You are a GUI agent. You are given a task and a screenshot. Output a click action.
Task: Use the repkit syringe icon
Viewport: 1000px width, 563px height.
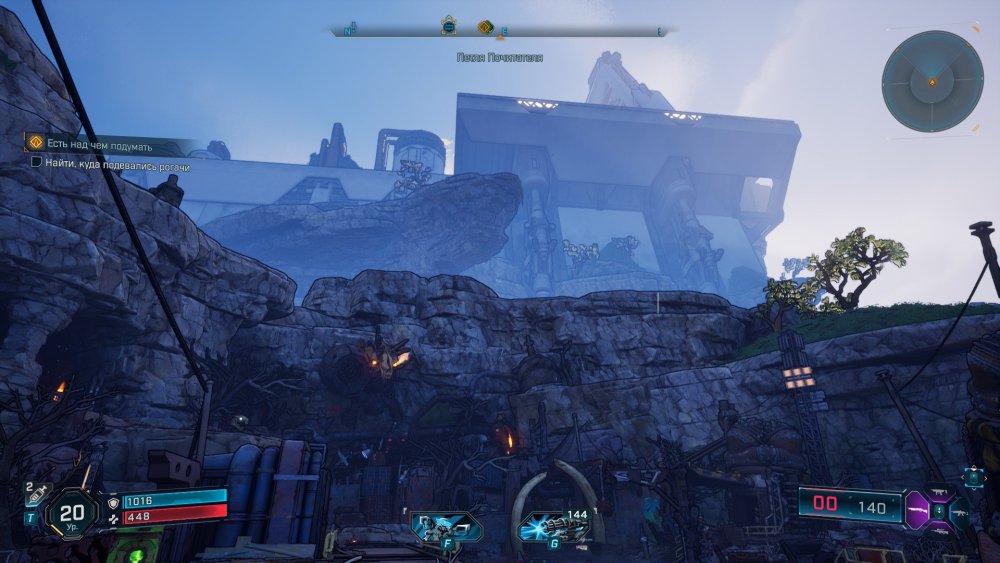coord(40,492)
